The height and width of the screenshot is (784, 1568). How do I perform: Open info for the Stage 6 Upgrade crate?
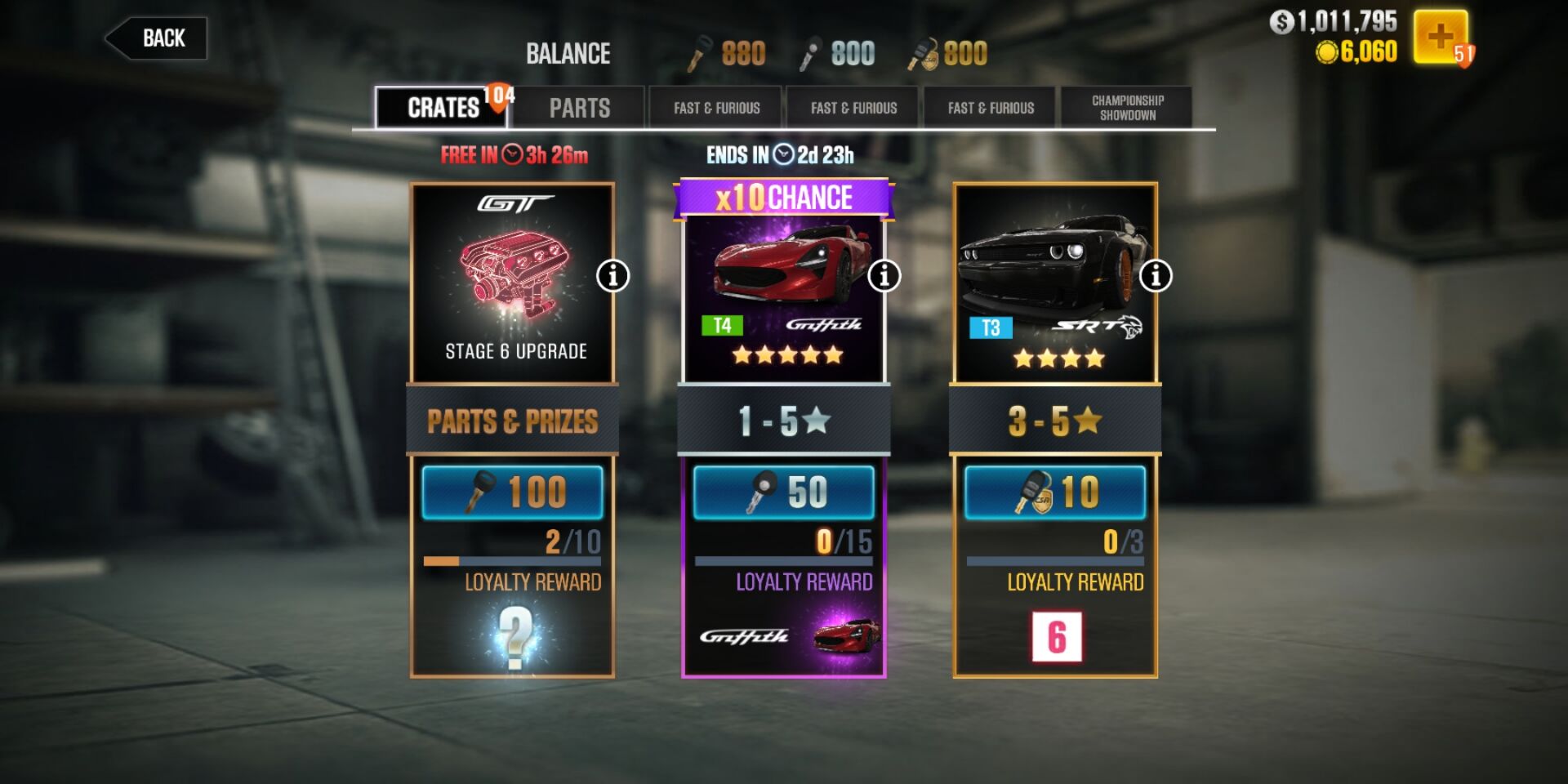point(612,277)
